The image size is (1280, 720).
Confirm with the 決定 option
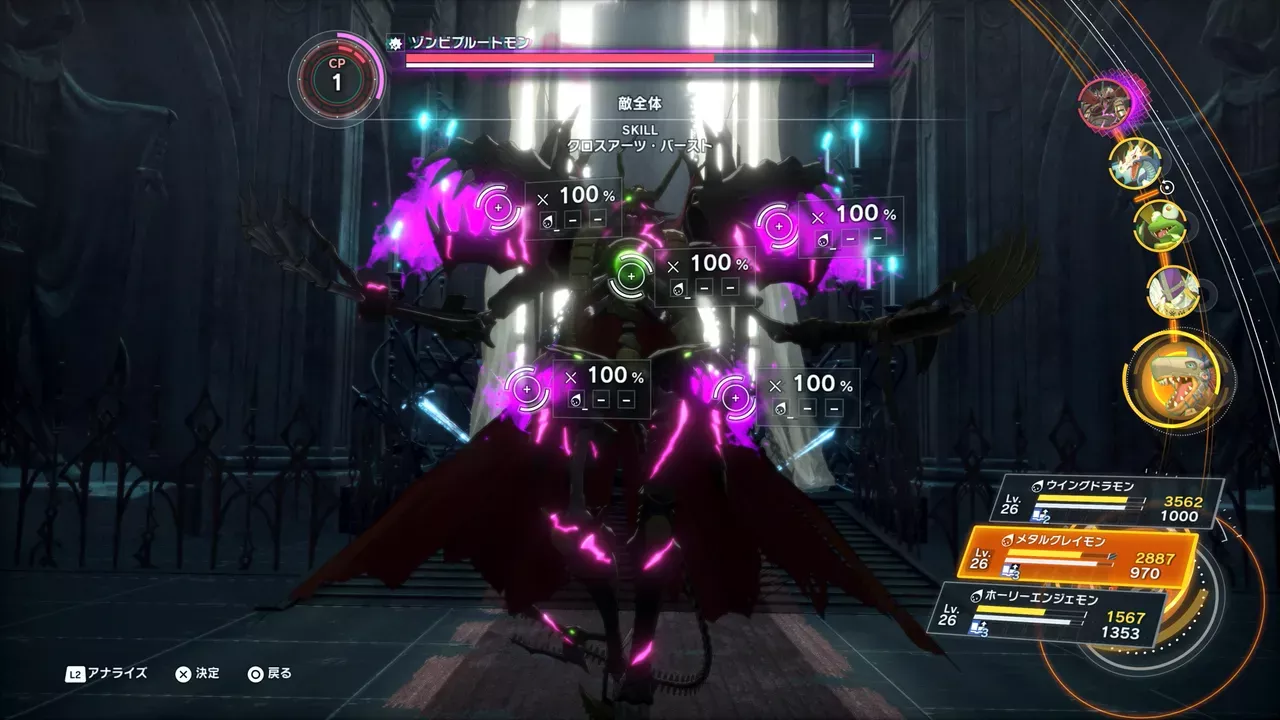pos(198,673)
